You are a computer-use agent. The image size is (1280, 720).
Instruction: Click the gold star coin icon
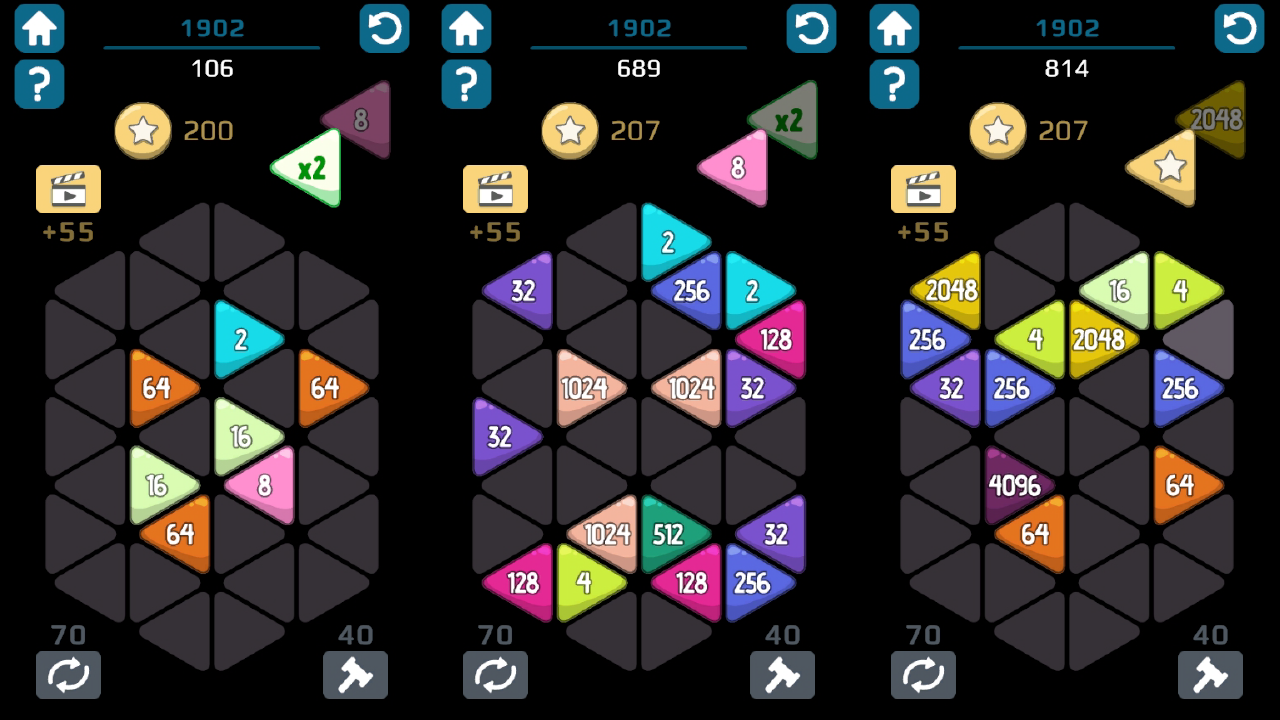coord(142,130)
